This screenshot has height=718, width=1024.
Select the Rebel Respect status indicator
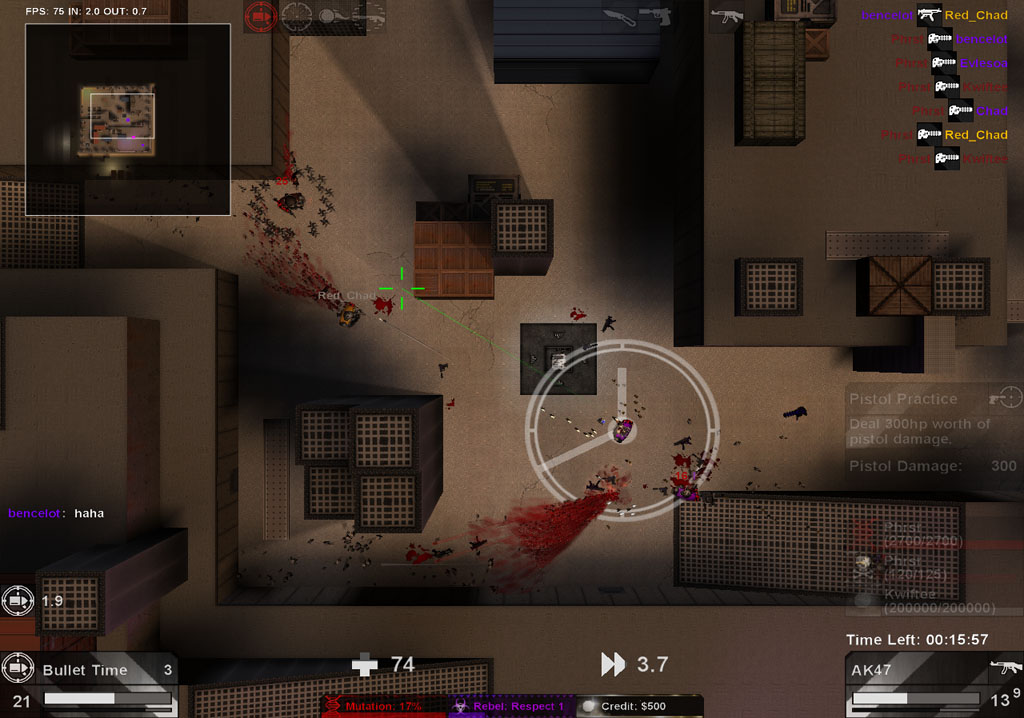point(510,706)
